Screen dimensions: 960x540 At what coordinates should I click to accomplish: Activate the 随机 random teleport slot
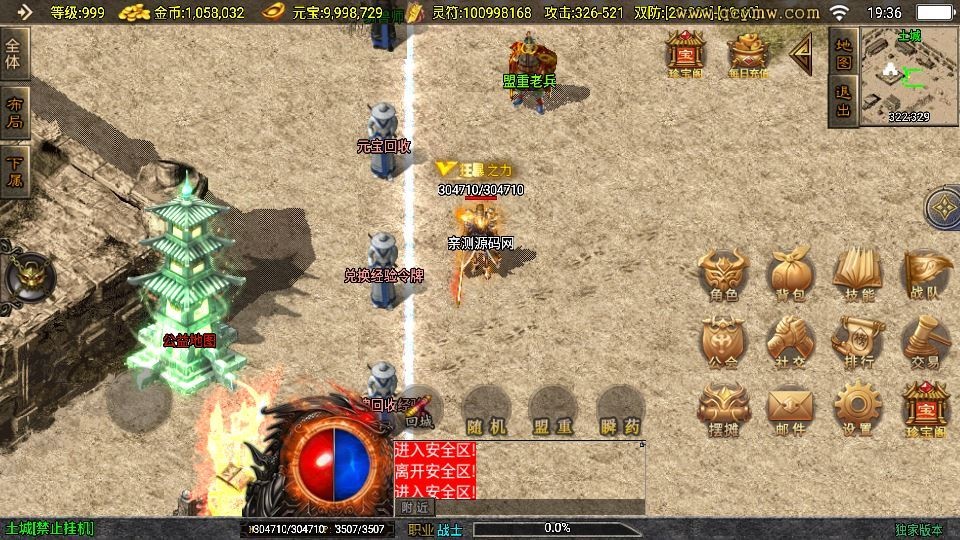click(x=487, y=410)
